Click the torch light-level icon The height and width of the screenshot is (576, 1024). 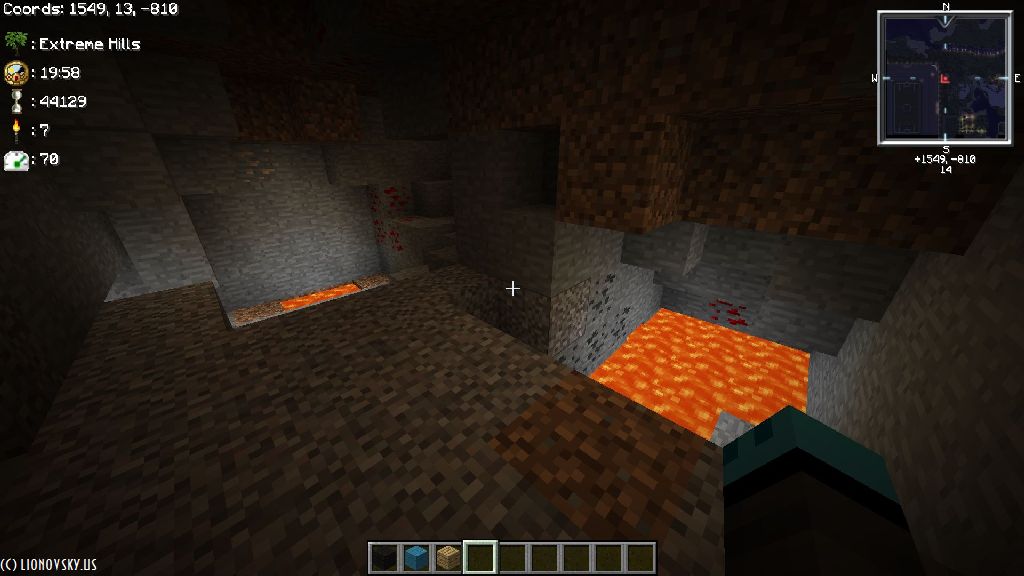15,130
